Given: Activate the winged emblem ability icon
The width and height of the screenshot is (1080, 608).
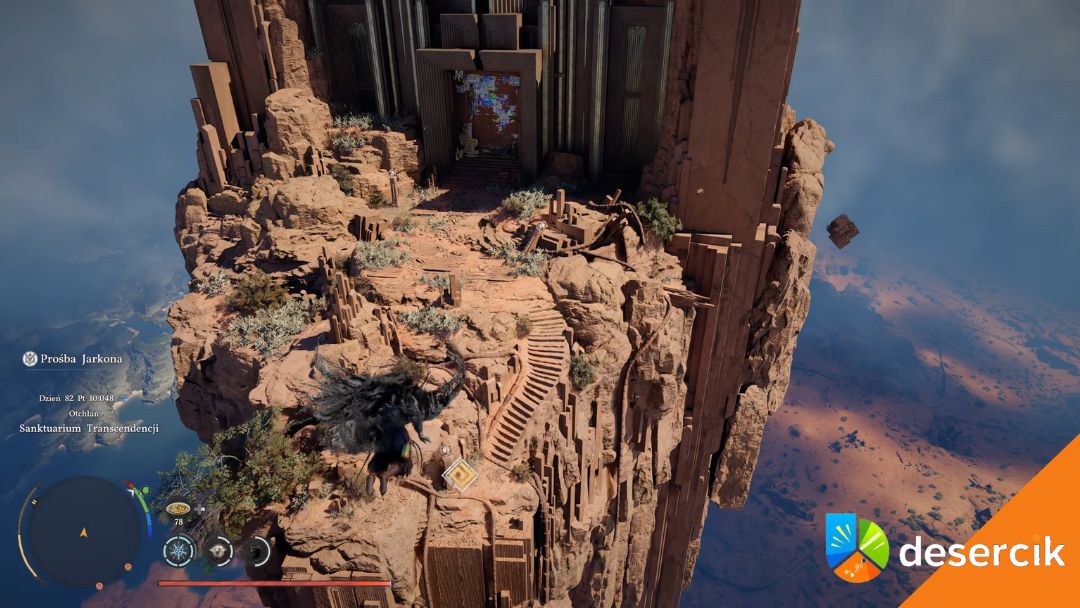Looking at the screenshot, I should coord(218,549).
